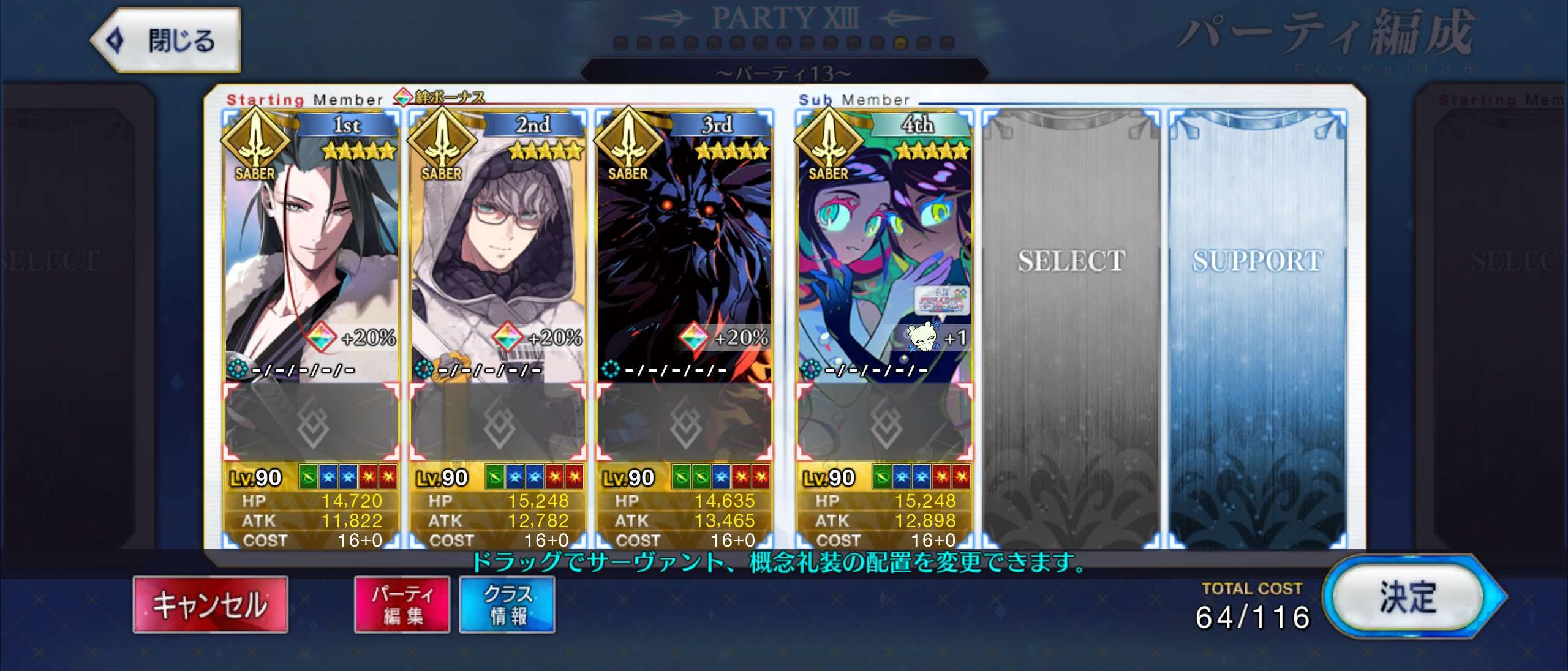Screen dimensions: 1568x671
Task: Open the 3rd member's empty Craft Essence slot
Action: tap(684, 422)
